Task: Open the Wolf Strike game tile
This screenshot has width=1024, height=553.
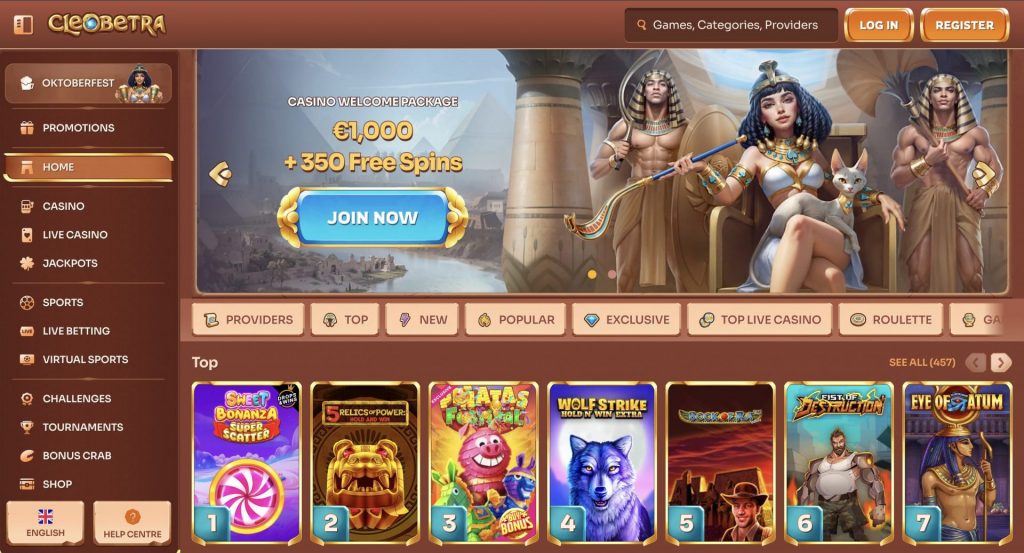Action: [601, 461]
